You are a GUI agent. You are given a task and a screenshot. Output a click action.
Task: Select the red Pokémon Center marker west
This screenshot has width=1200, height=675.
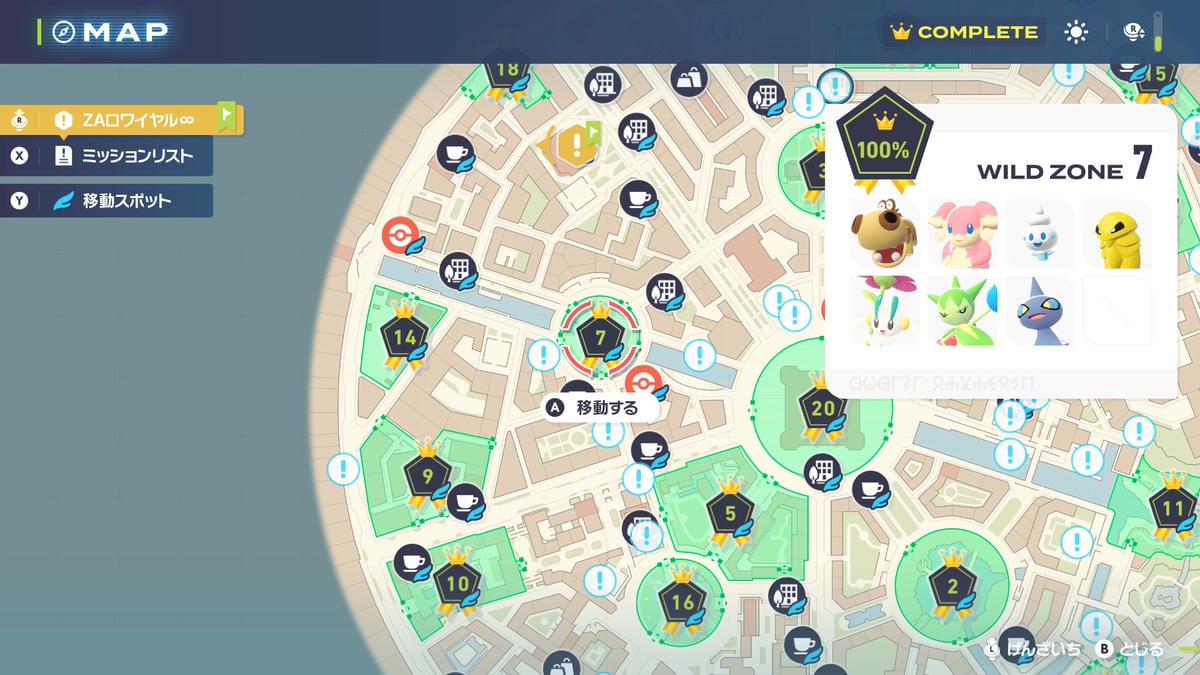pyautogui.click(x=400, y=236)
